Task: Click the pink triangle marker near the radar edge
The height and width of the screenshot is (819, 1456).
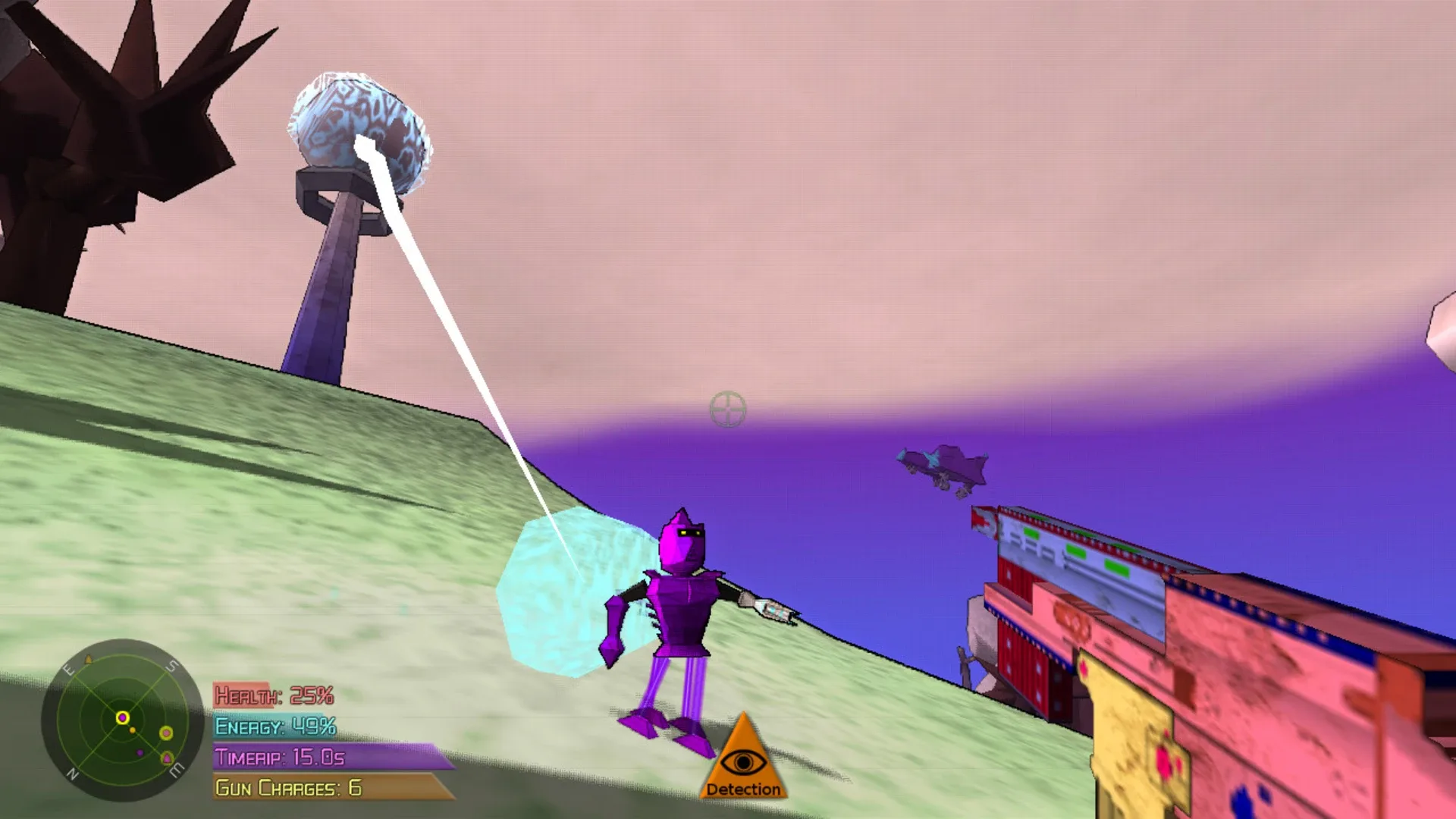Action: coord(167,758)
